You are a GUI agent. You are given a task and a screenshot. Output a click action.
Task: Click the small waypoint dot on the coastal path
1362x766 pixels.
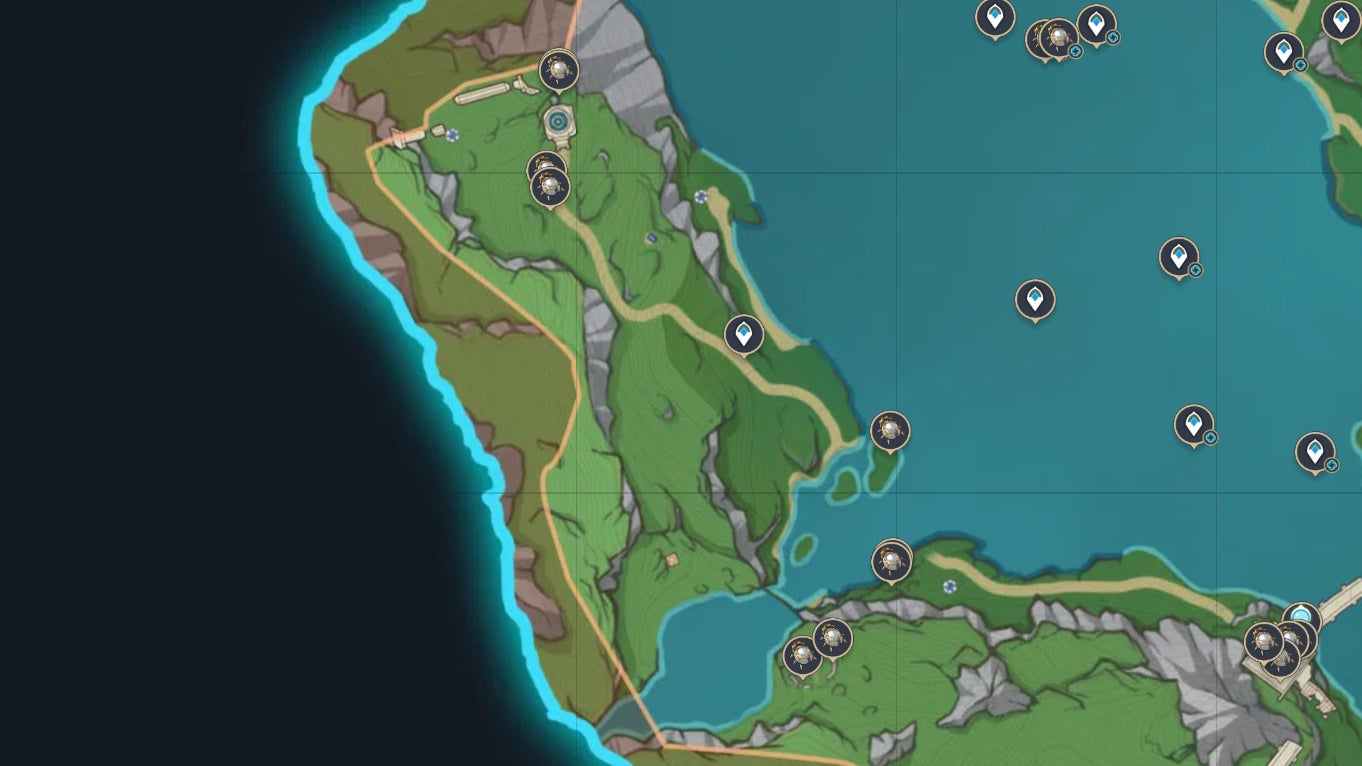point(700,198)
